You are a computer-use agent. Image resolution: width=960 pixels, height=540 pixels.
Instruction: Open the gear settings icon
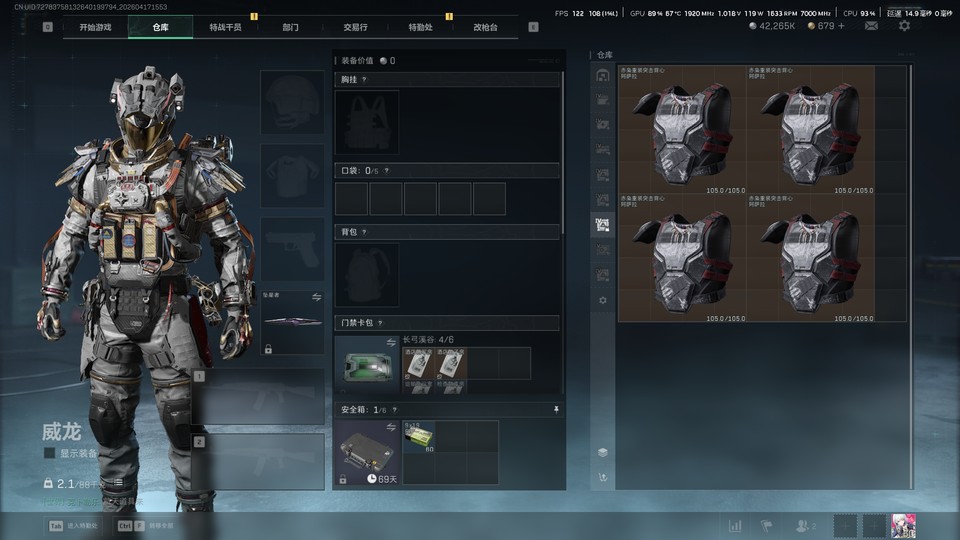coord(904,25)
